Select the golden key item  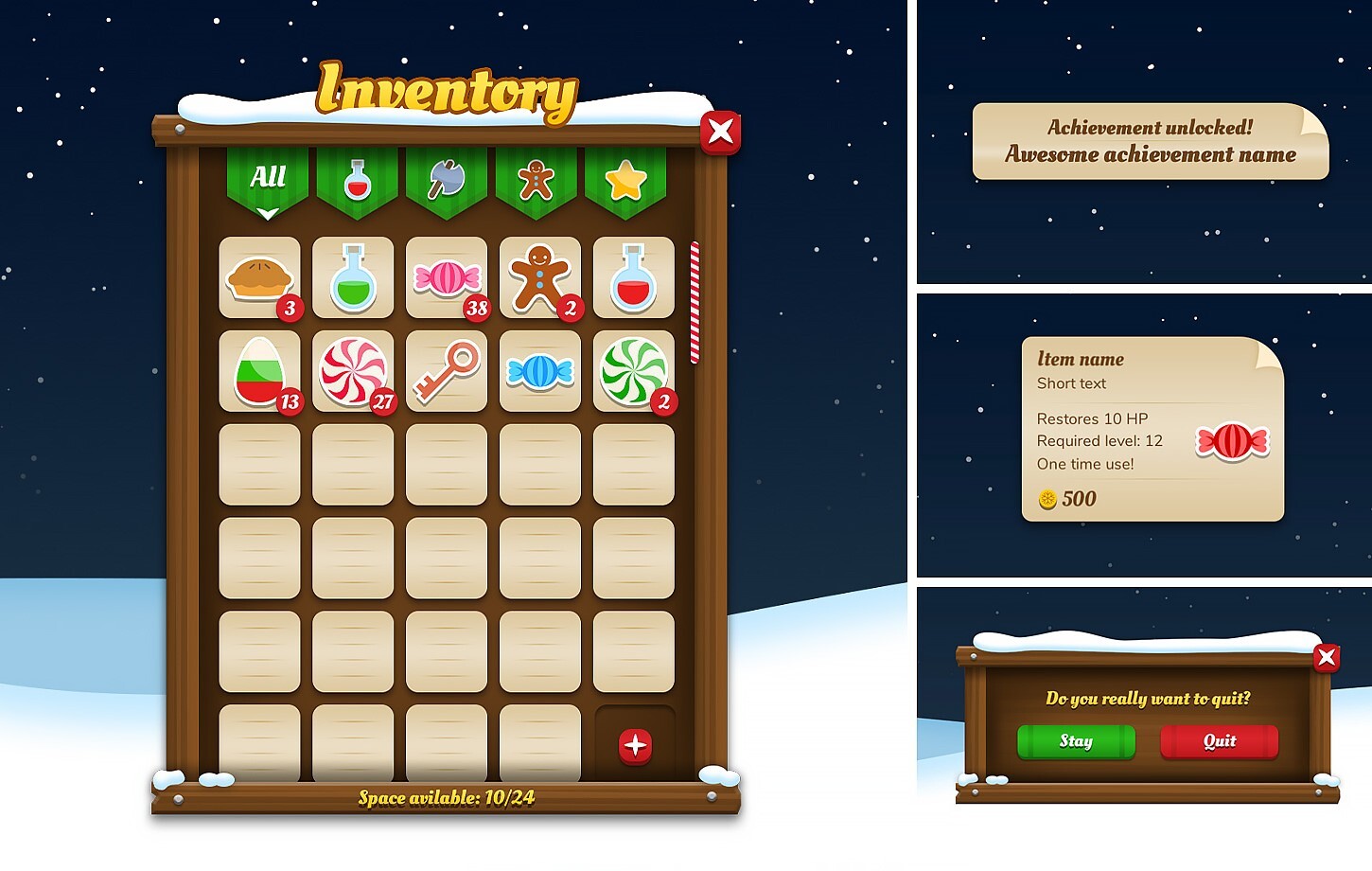click(x=446, y=371)
